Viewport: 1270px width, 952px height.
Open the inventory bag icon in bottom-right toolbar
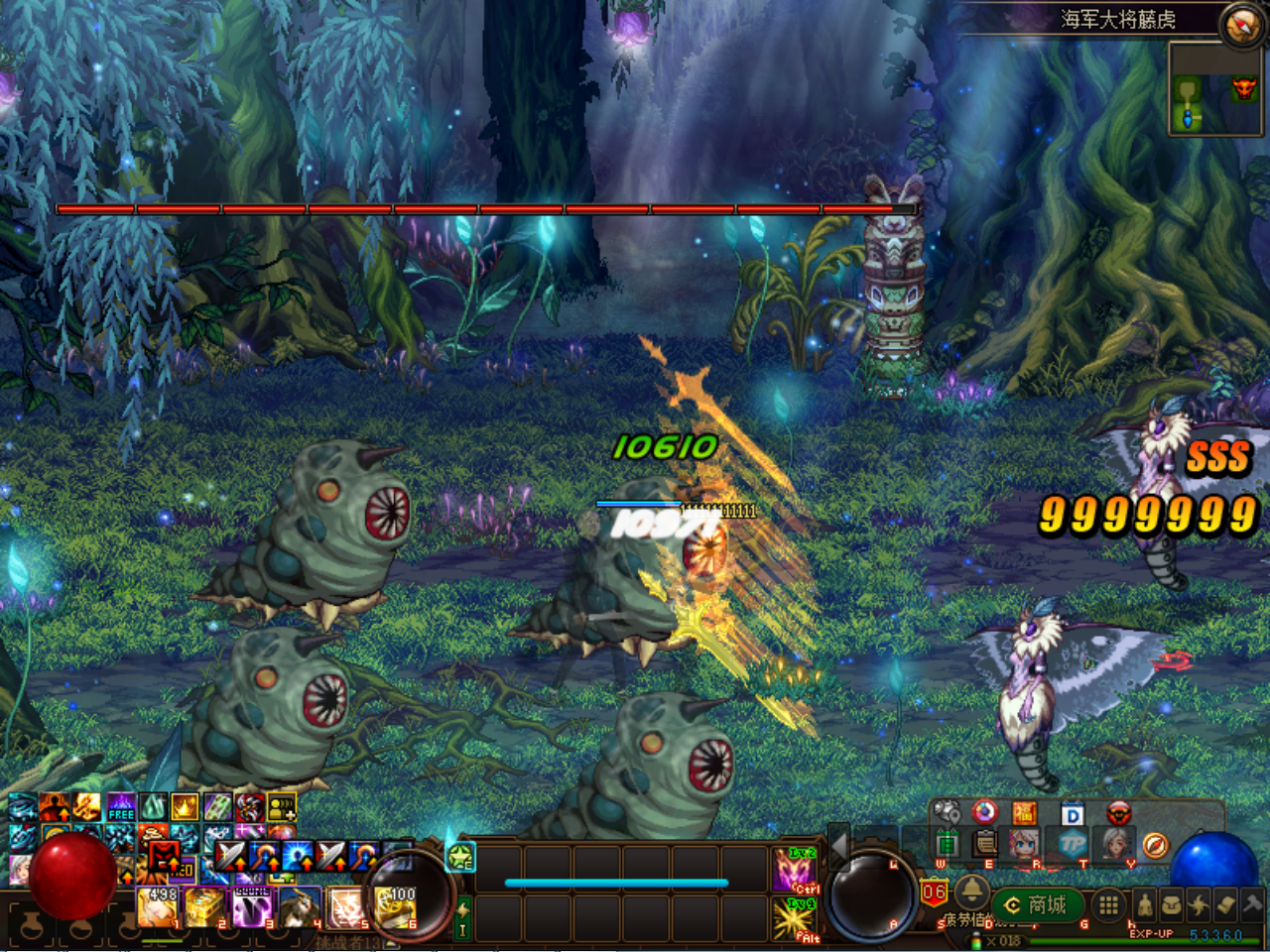click(1171, 905)
